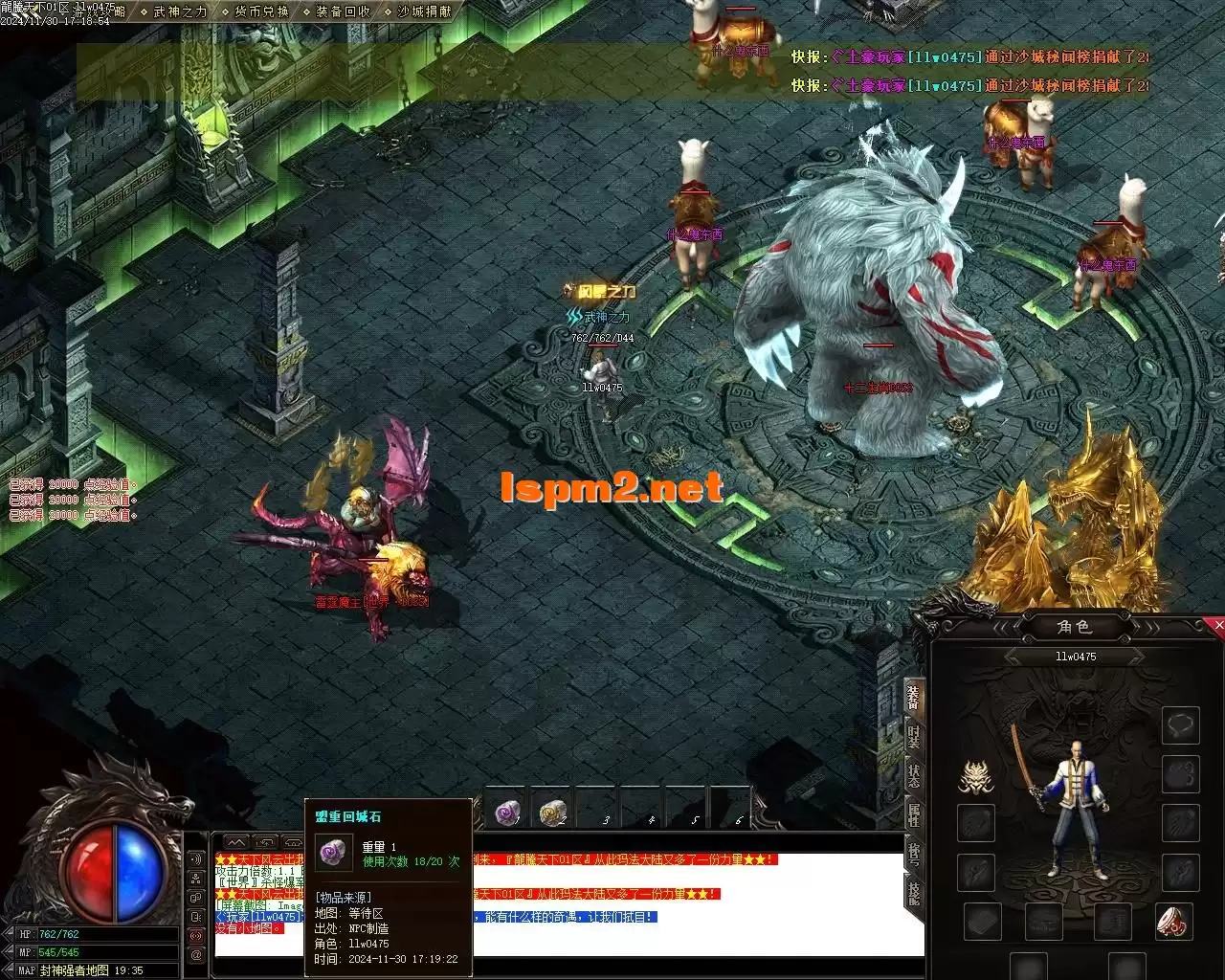
Task: Click the @ chat channel button
Action: tap(196, 954)
